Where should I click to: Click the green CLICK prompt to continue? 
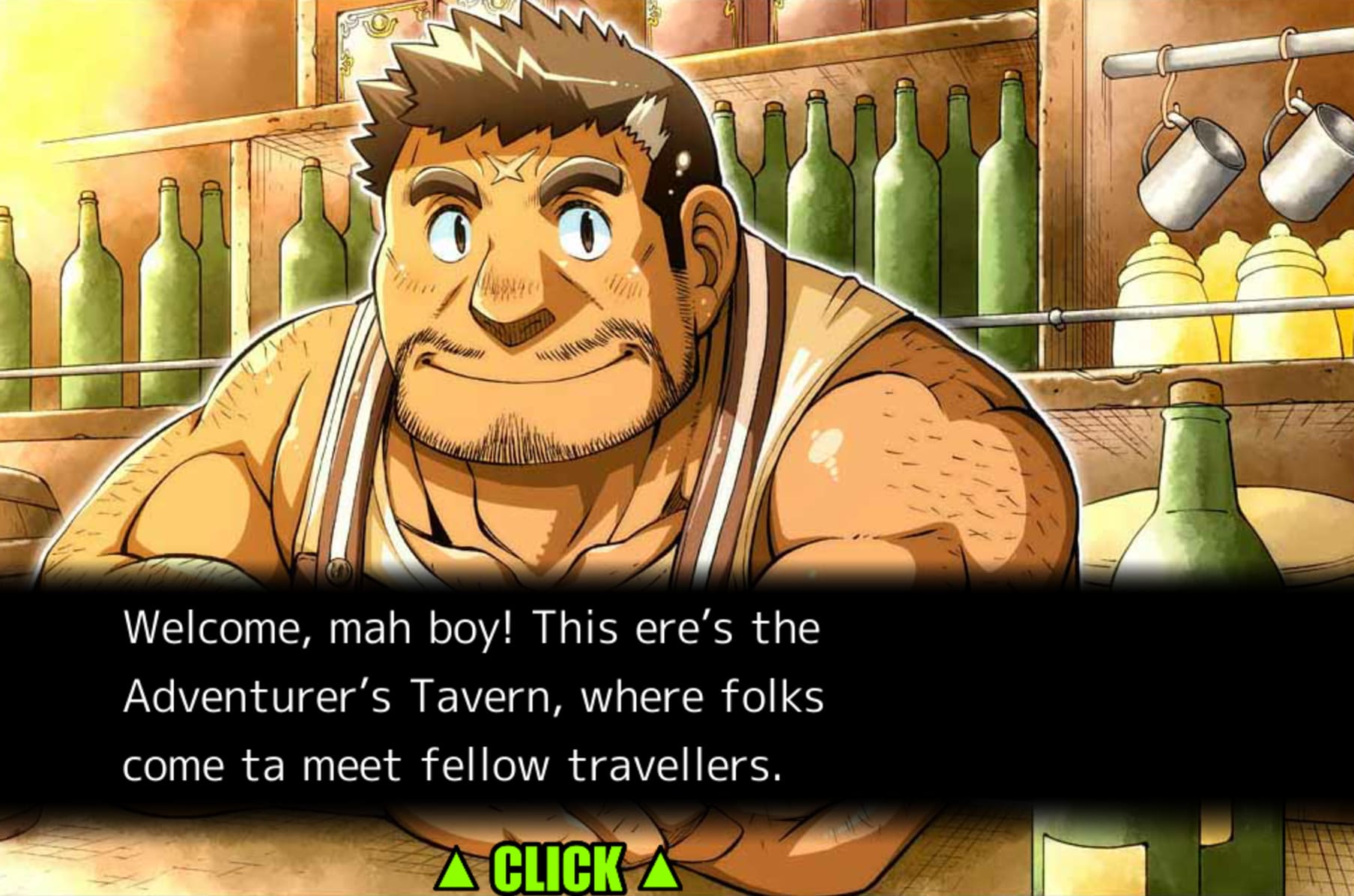click(558, 869)
